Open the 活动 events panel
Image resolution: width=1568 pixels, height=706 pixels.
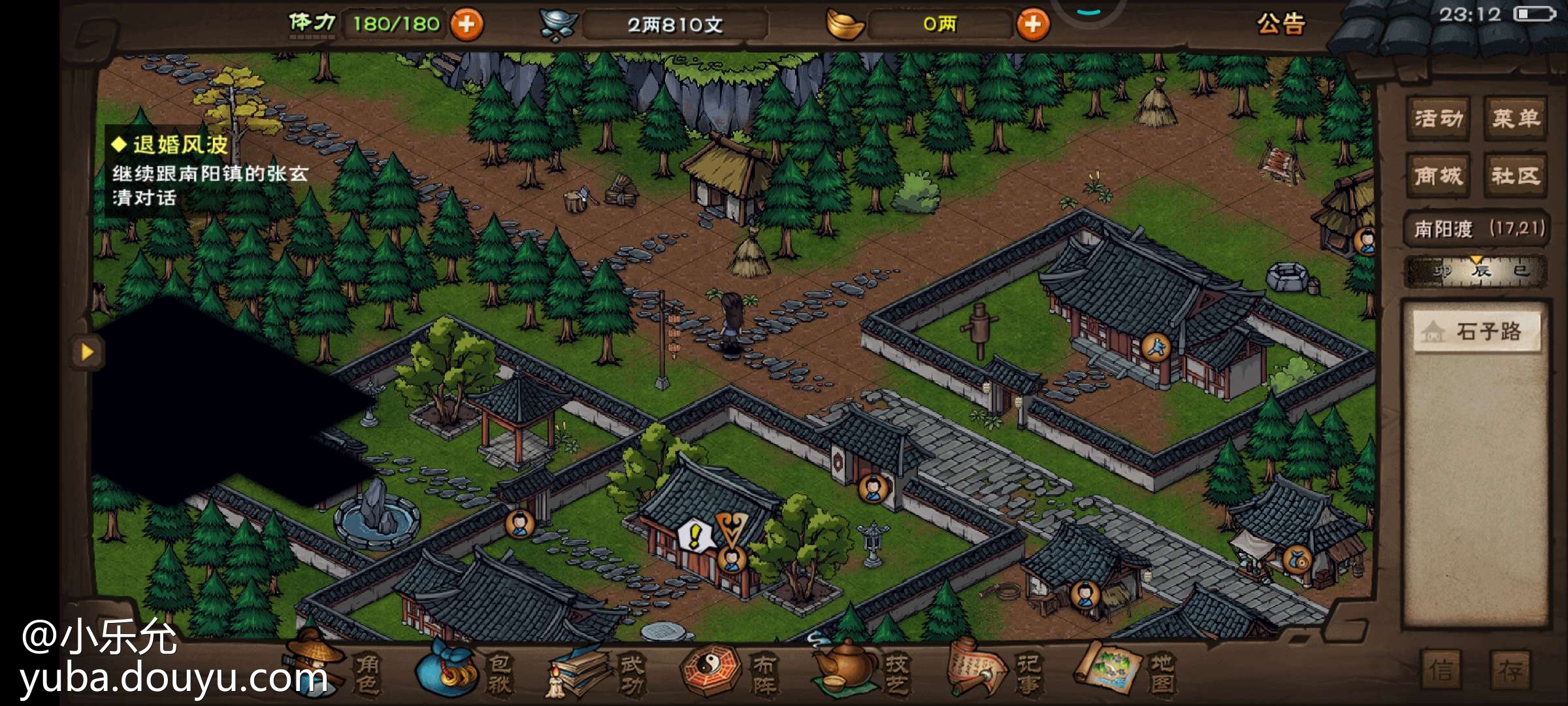[1438, 118]
